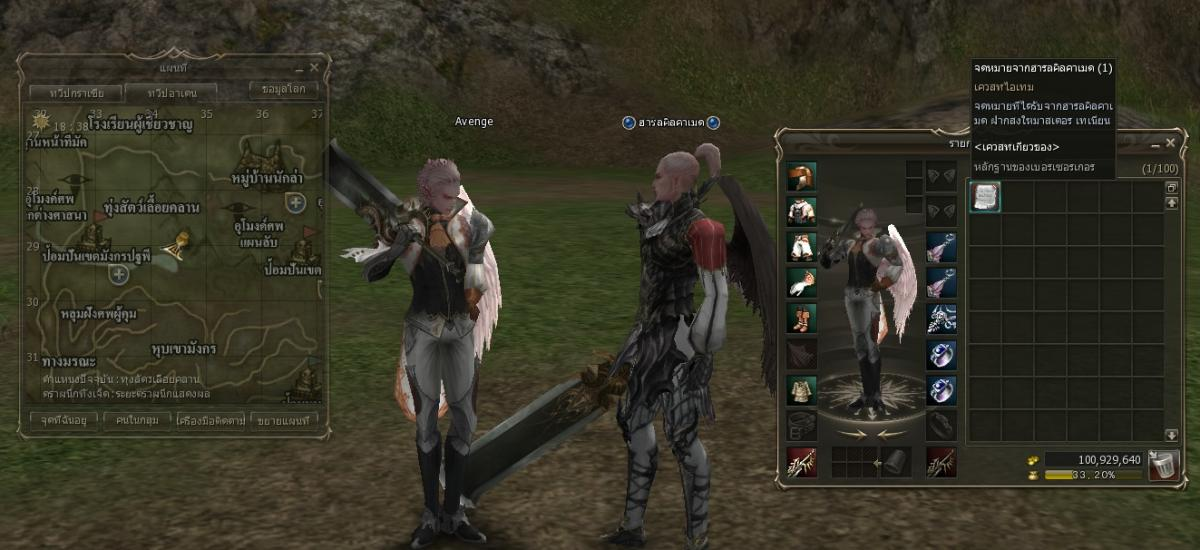
Task: Click the จุดที่ฉันอยู่ my location button
Action: click(63, 420)
